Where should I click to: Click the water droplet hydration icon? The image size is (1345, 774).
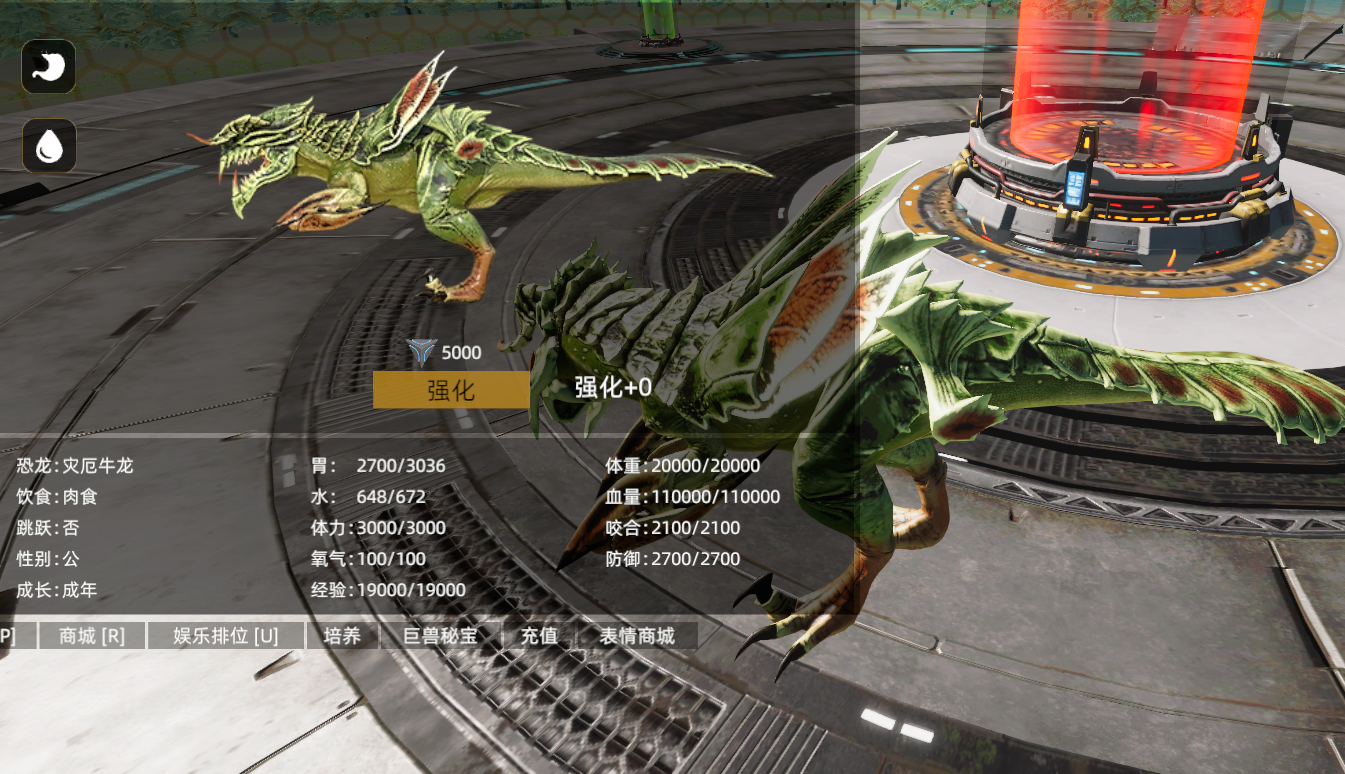(47, 145)
